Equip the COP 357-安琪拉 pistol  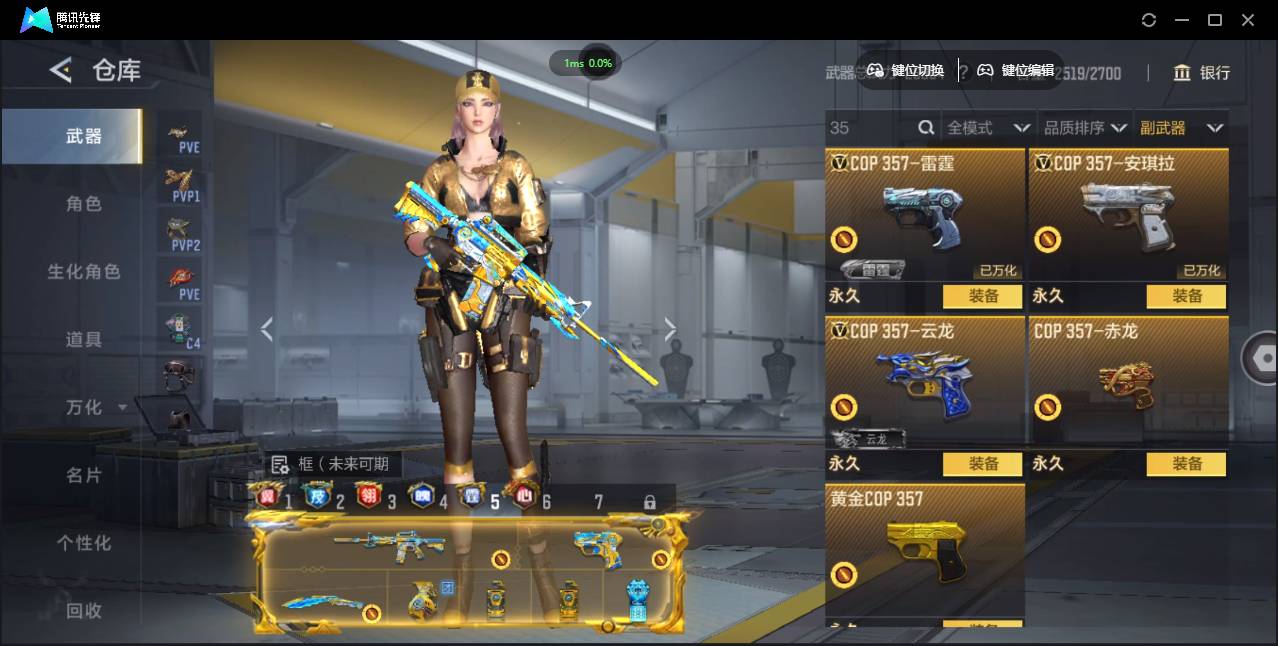click(x=1186, y=296)
